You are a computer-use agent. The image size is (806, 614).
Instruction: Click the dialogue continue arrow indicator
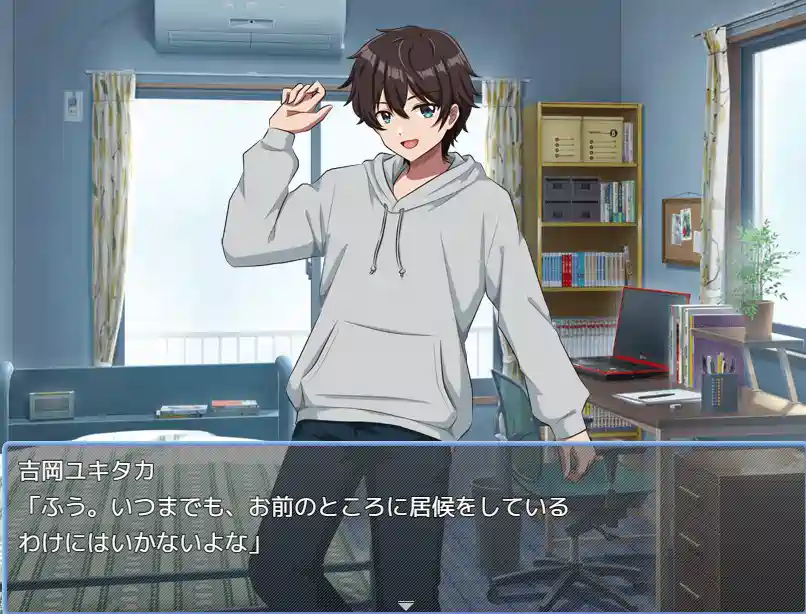click(x=405, y=605)
